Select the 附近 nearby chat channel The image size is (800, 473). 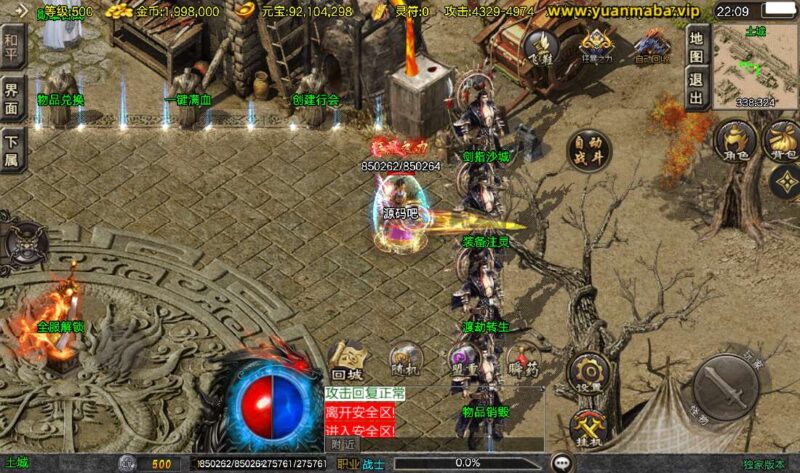click(343, 444)
